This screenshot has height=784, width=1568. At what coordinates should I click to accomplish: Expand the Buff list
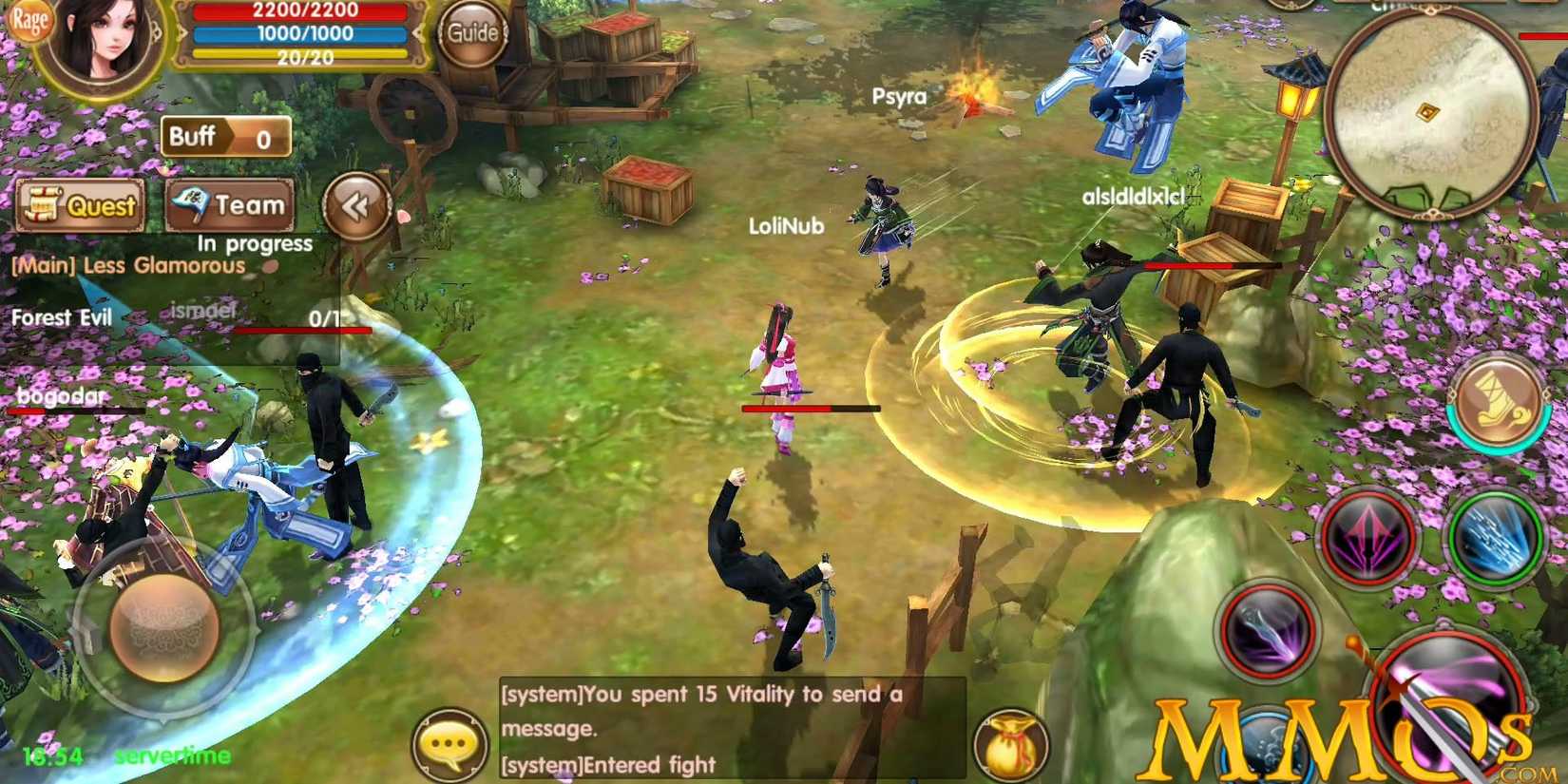point(224,138)
